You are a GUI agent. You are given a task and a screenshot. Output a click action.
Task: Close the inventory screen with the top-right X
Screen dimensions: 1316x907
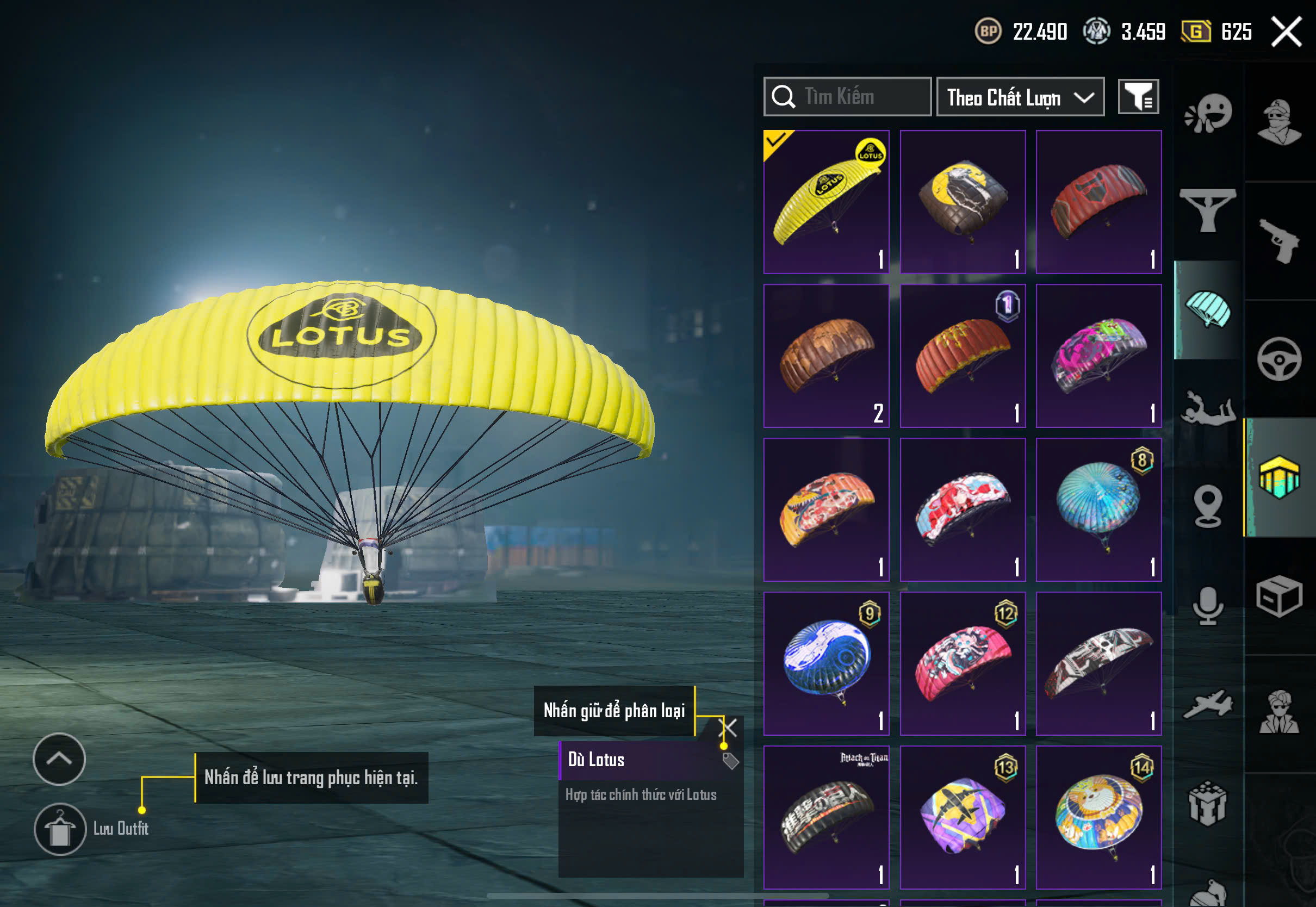[1287, 32]
